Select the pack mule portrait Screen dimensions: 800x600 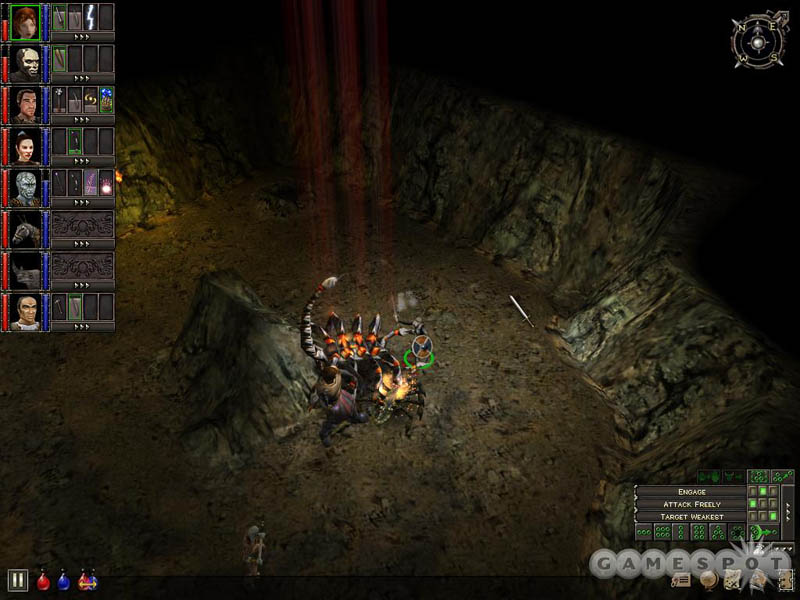[x=25, y=230]
